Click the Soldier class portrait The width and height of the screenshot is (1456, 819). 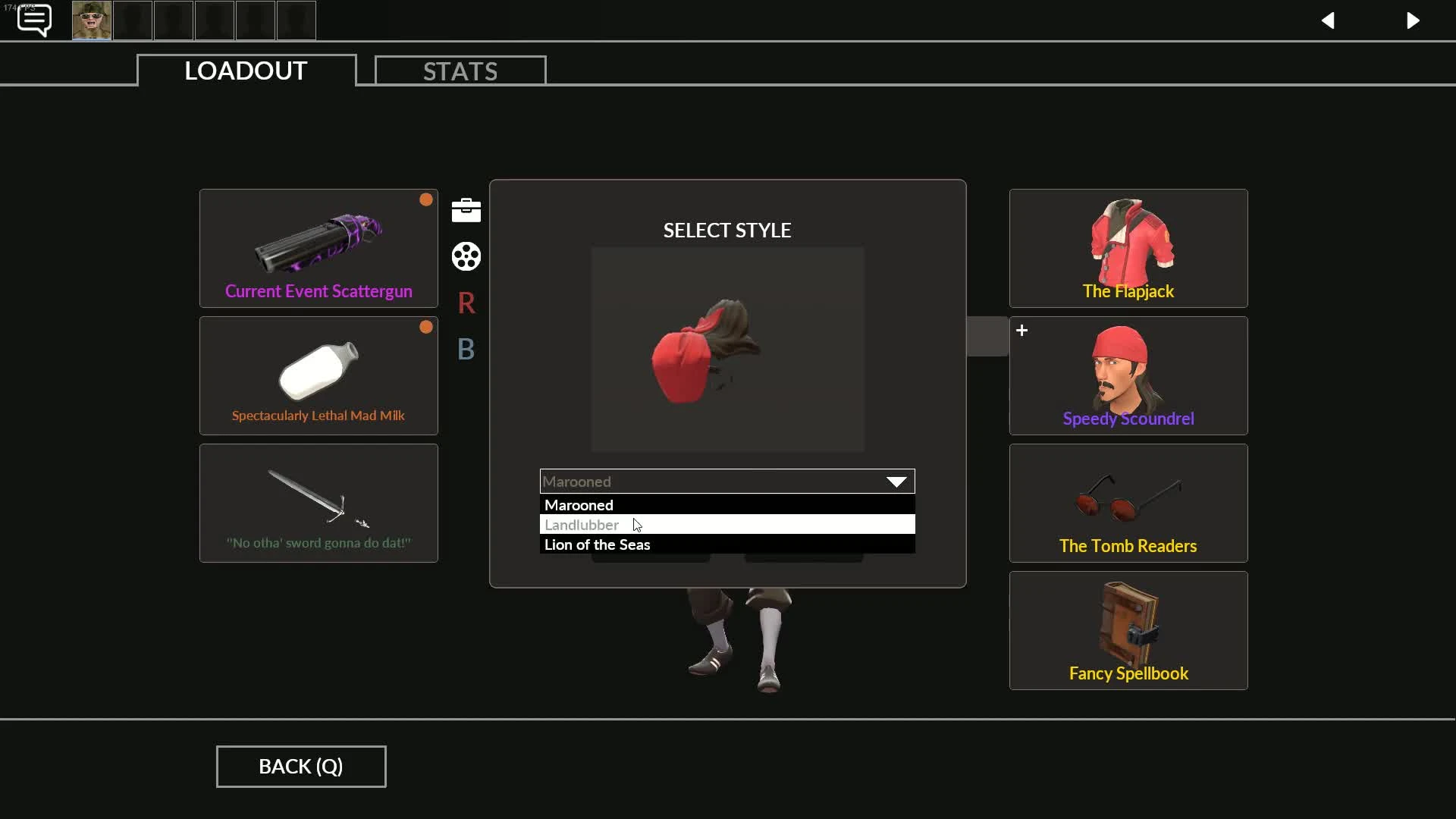pos(90,20)
